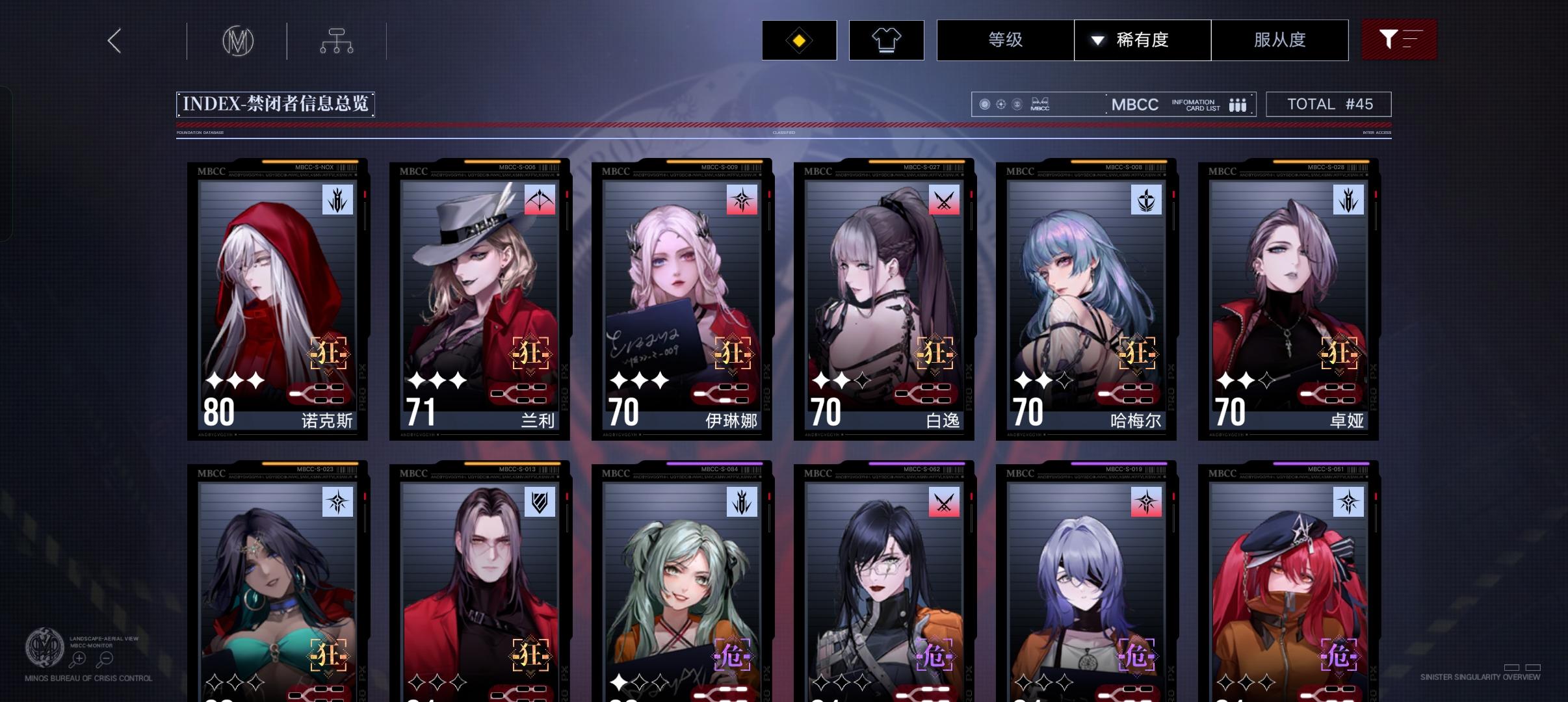1568x702 pixels.
Task: Open the organization chart icon near the top
Action: 336,40
